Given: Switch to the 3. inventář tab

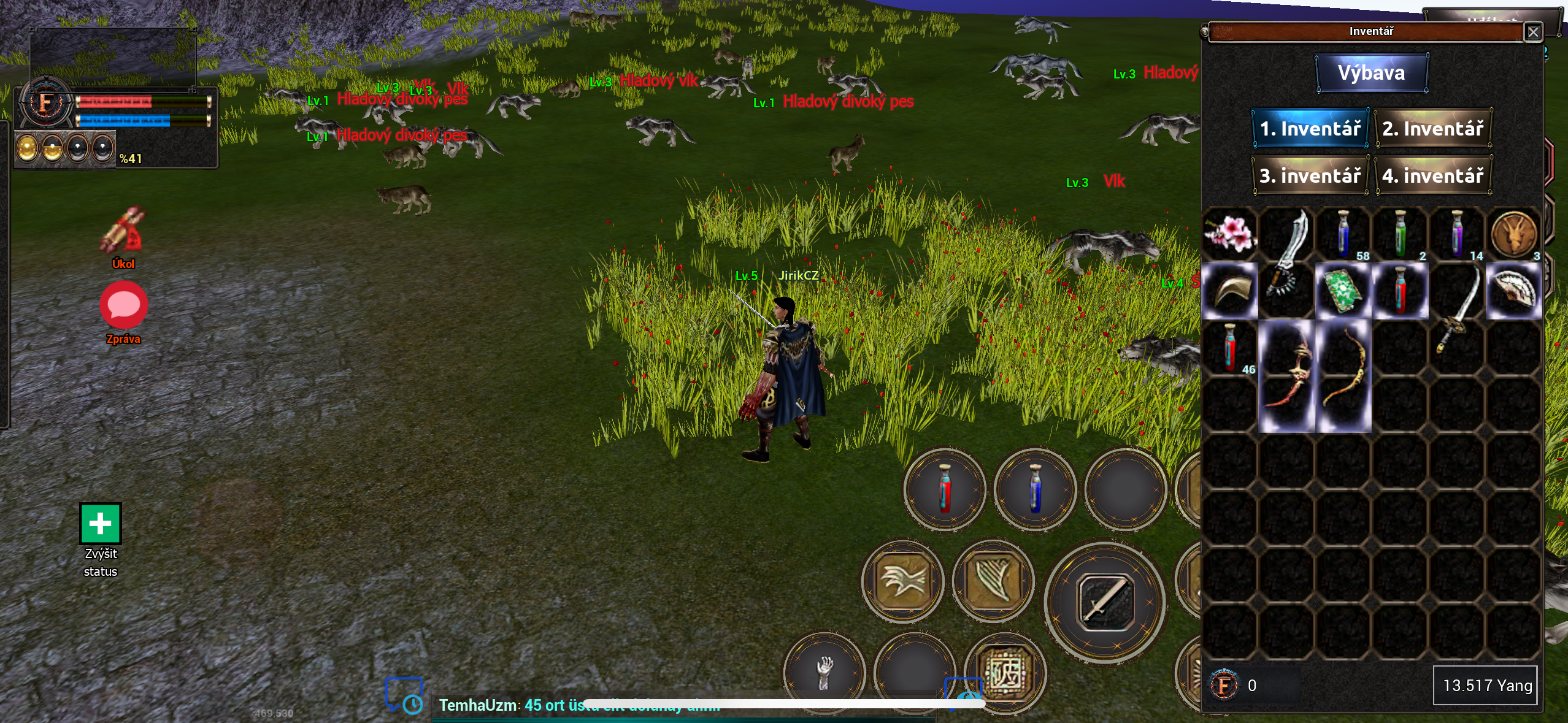Looking at the screenshot, I should (1311, 176).
